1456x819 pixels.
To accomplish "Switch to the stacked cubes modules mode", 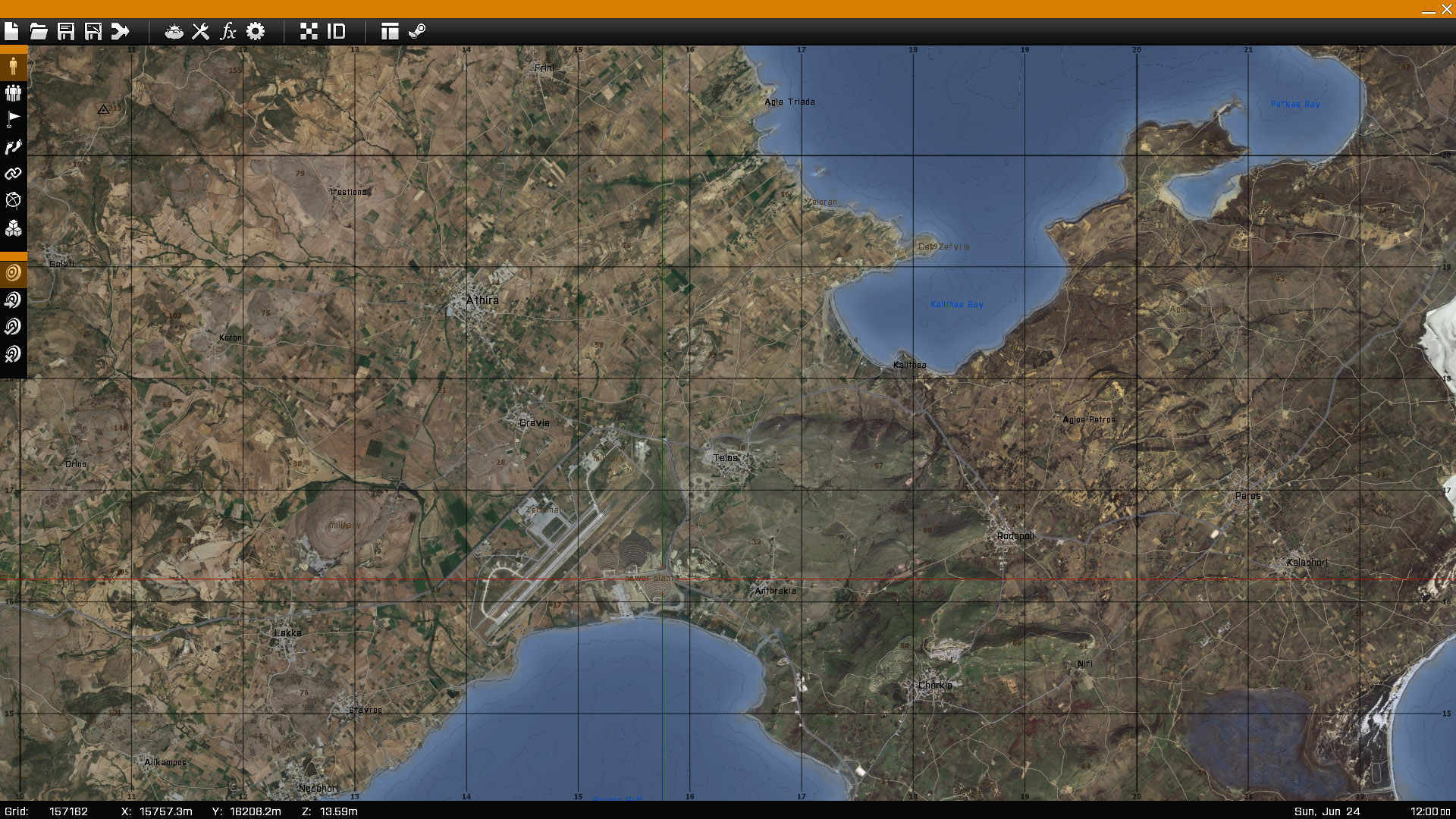I will pos(13,228).
